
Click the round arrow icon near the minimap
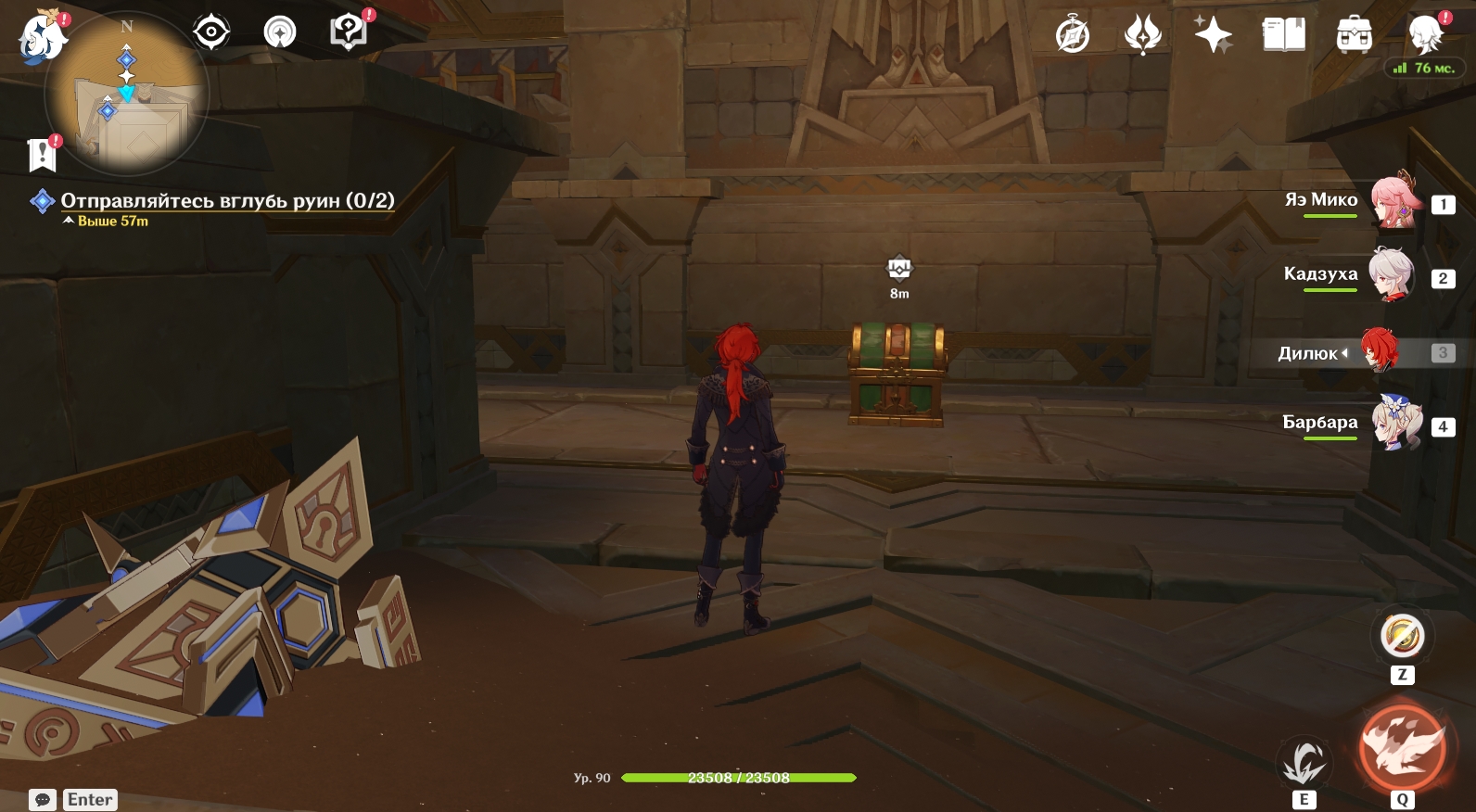[x=280, y=32]
